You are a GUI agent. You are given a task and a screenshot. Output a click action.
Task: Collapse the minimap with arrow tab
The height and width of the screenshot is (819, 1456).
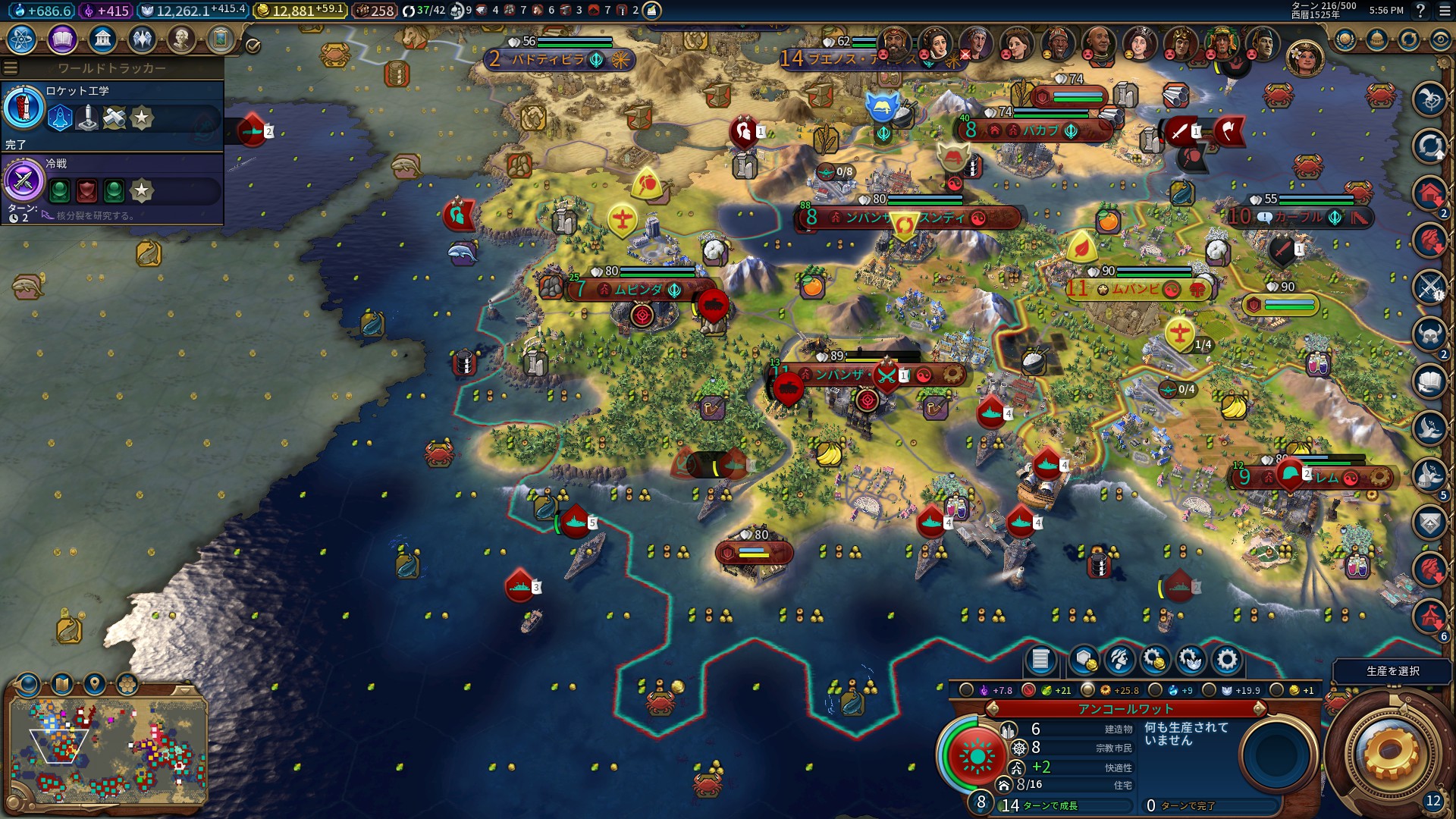(x=184, y=691)
